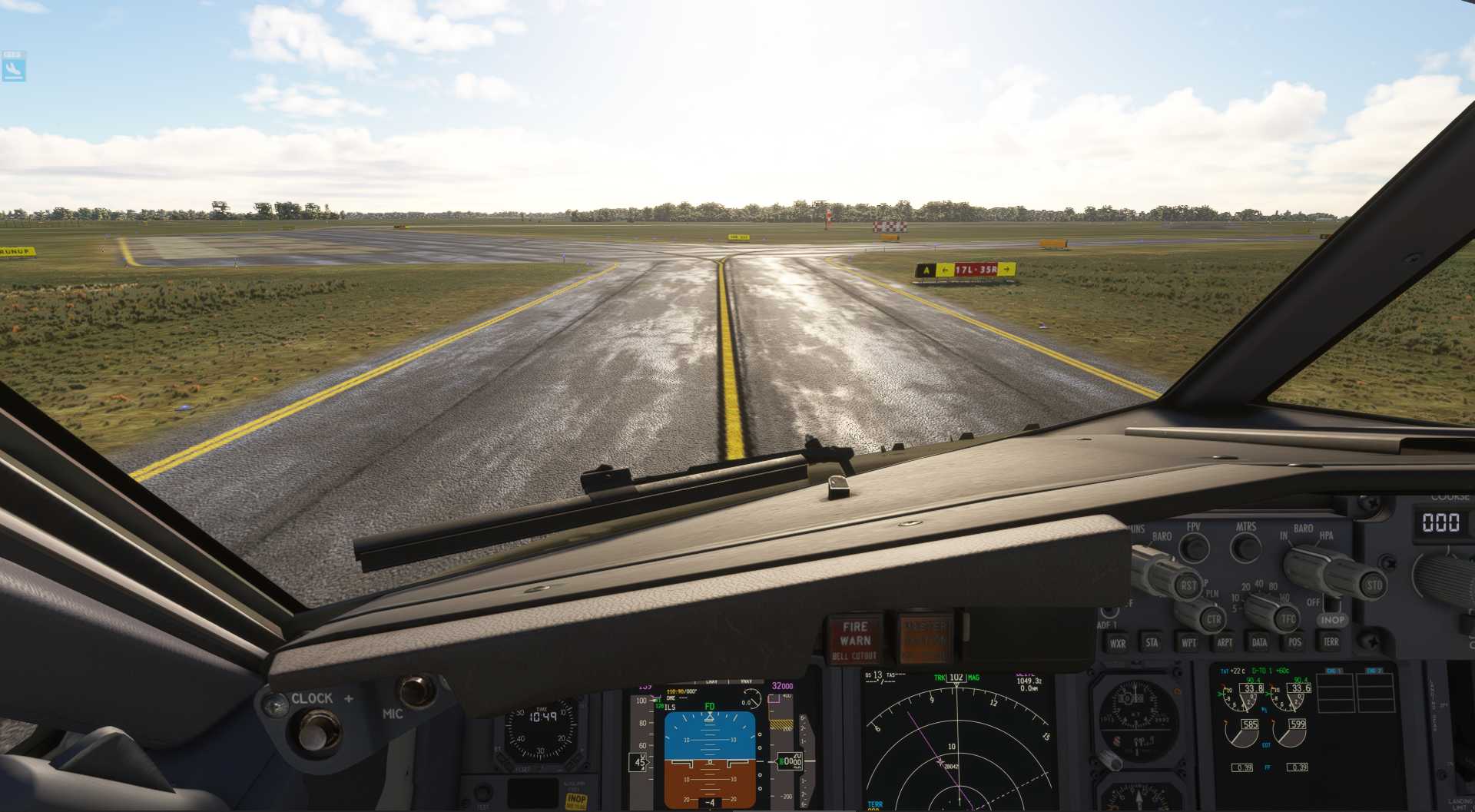Click the MIC push-to-talk button
1475x812 pixels.
point(416,691)
